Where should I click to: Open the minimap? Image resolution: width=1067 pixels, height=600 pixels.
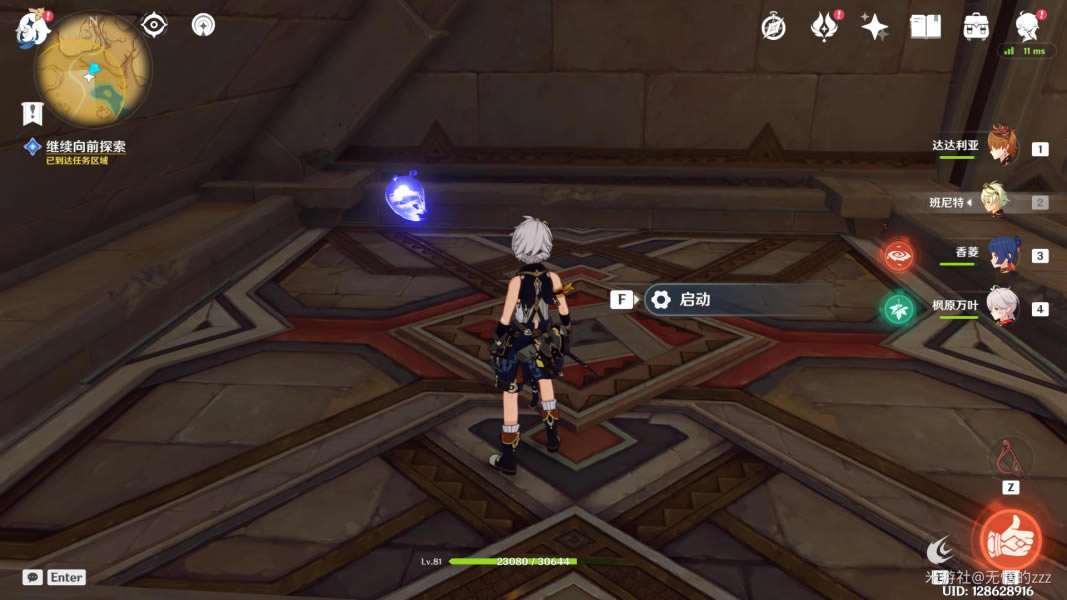(x=93, y=68)
